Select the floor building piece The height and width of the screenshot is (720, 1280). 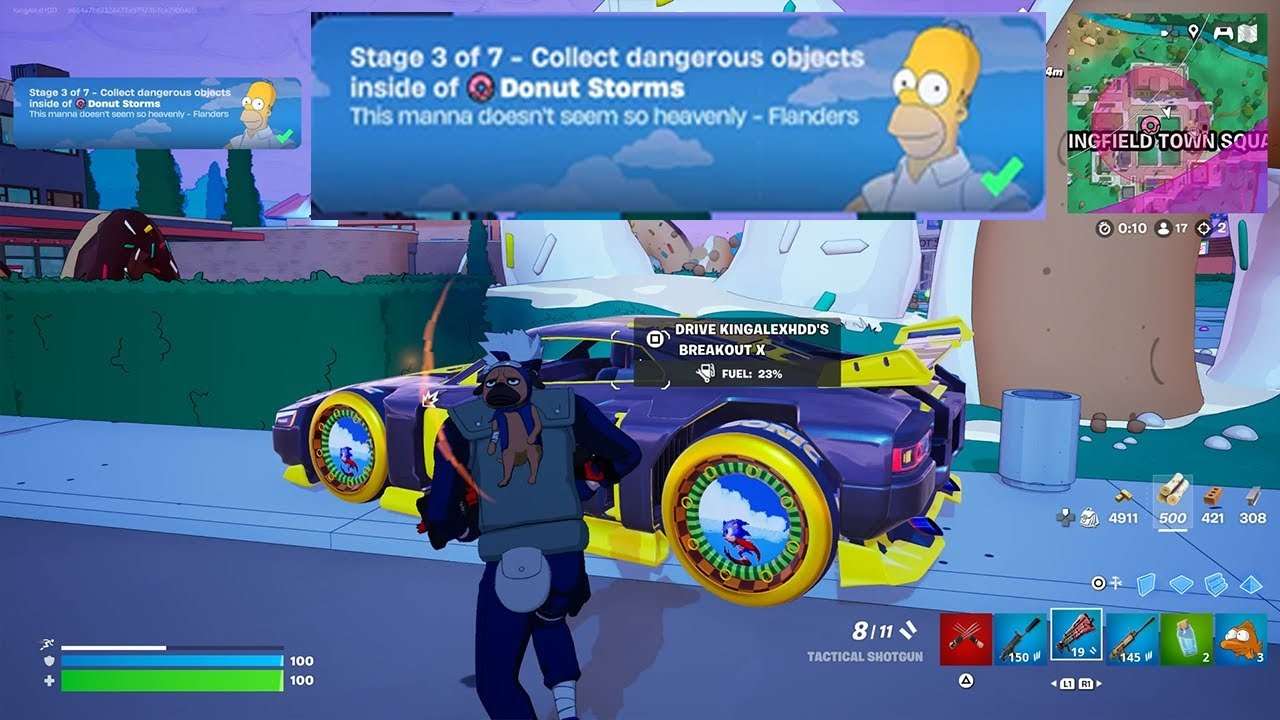[x=1181, y=583]
